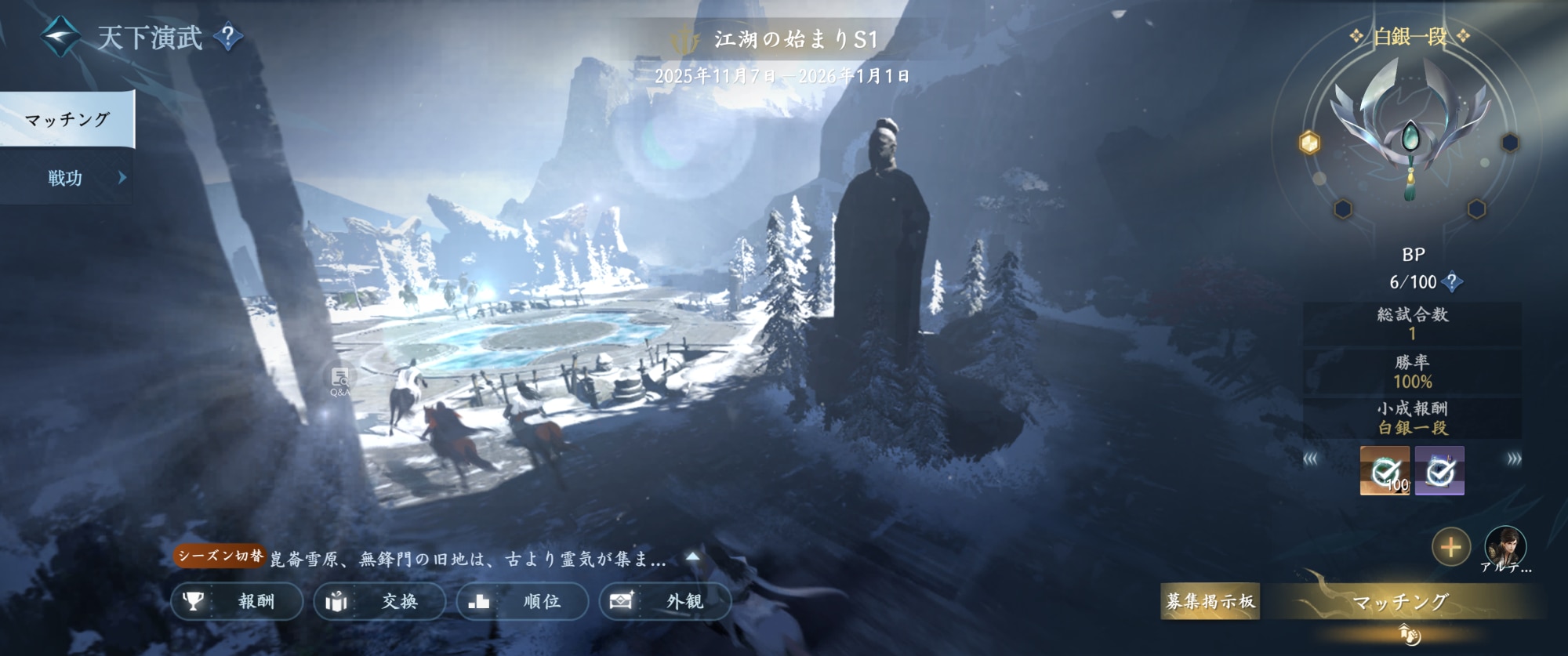Select the first claimed reward item marked 100
Viewport: 1568px width, 656px height.
point(1385,470)
